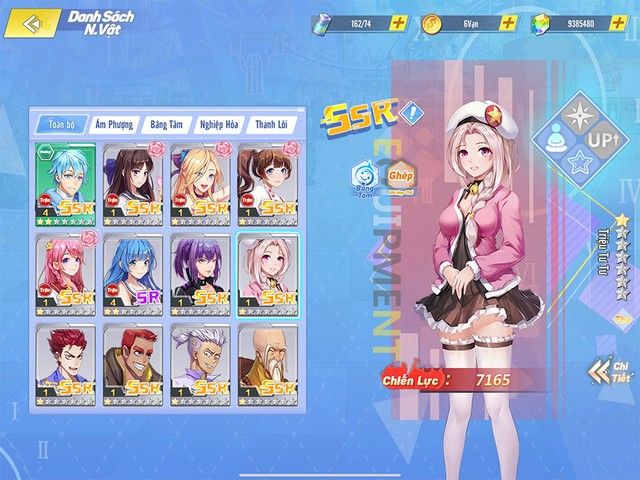Select the red spiky-haired male card
Screen dimensions: 640x480
click(66, 362)
